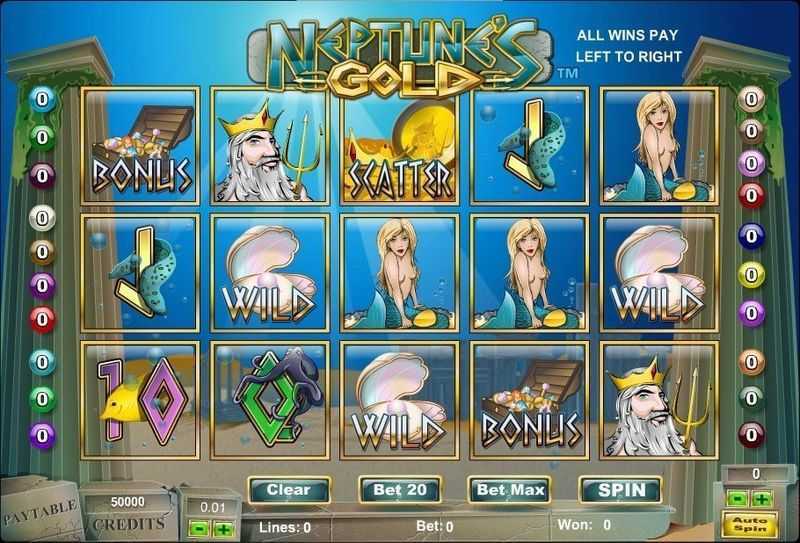Click the SPIN button

(x=620, y=490)
